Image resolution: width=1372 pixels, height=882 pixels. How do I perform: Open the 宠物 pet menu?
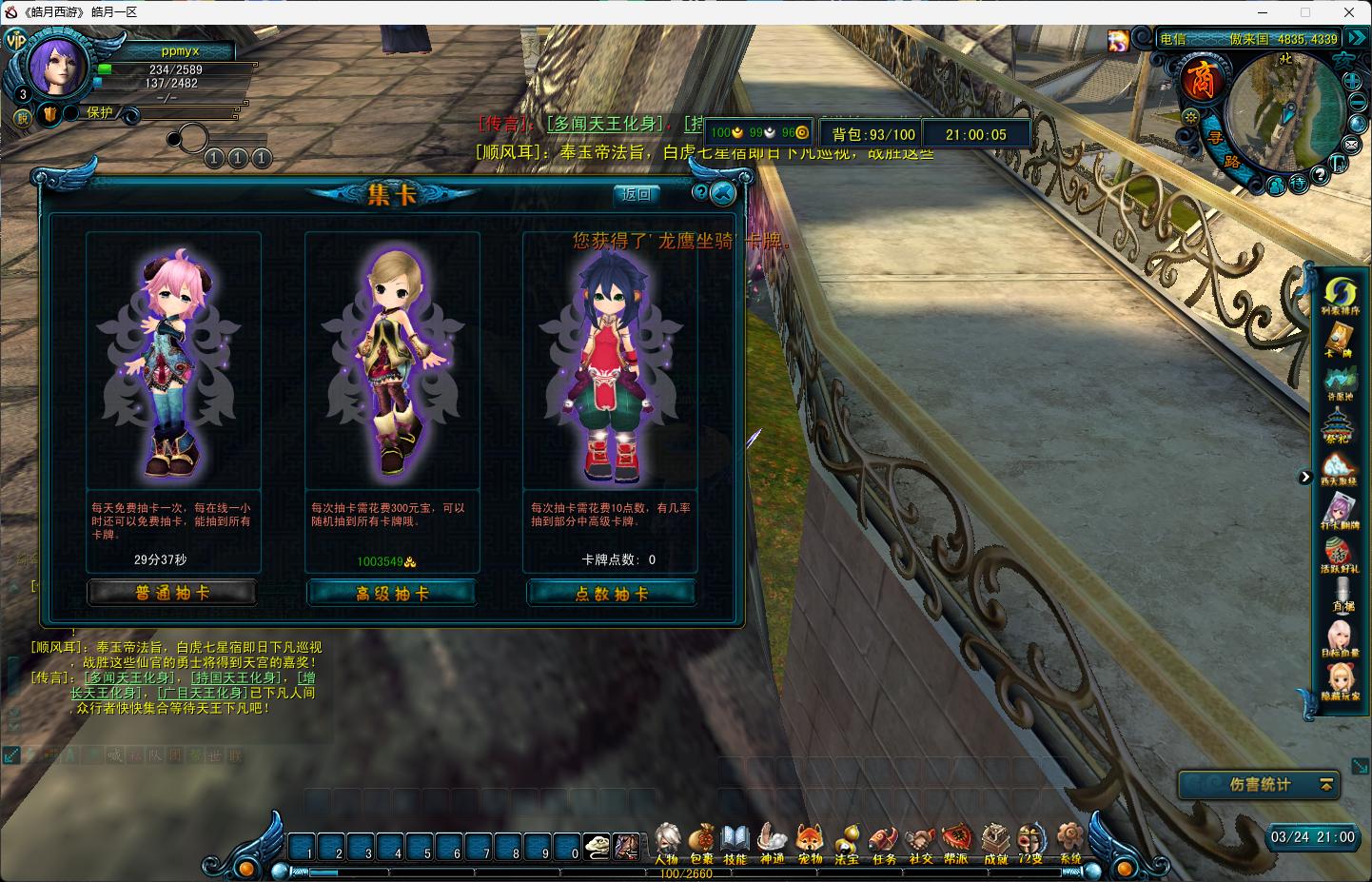(x=810, y=843)
